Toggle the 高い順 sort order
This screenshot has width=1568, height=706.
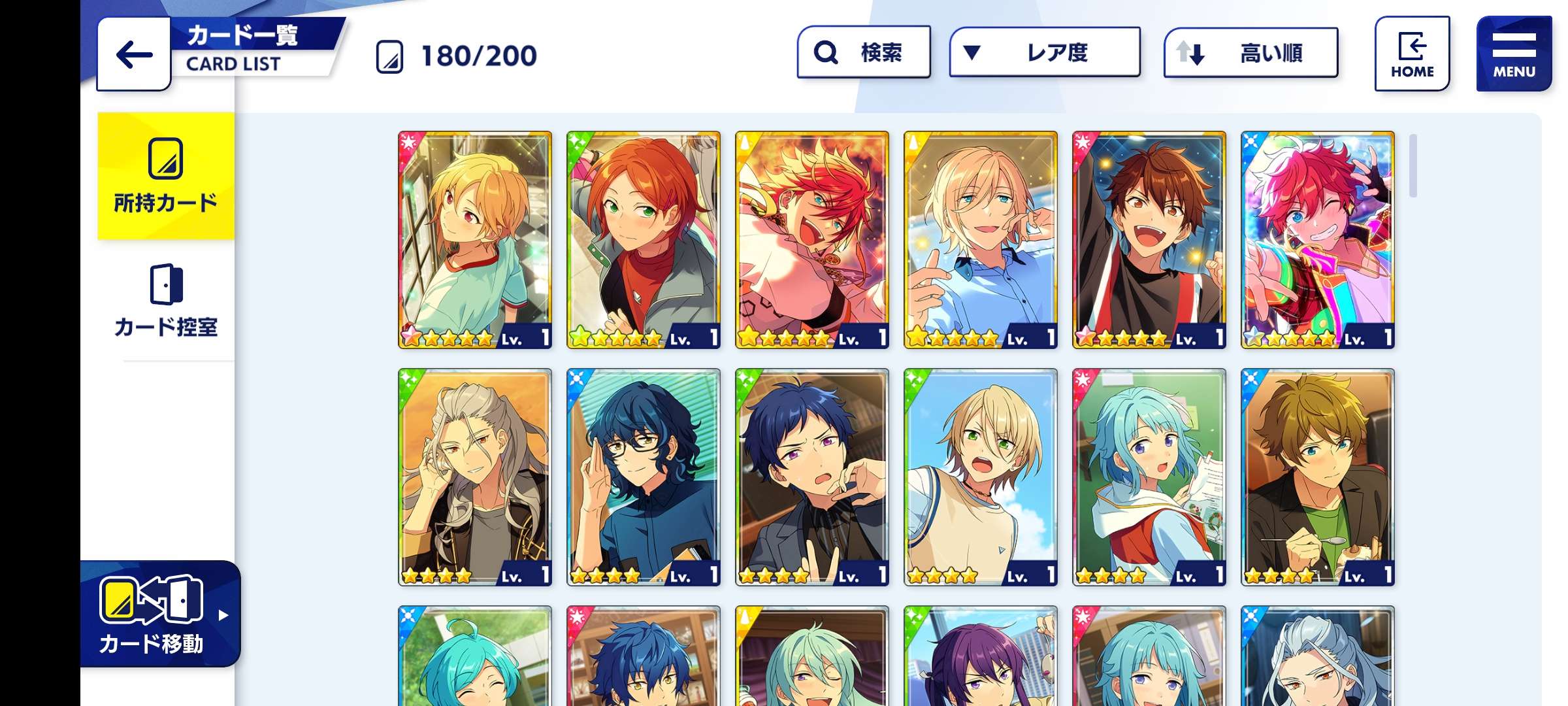[1250, 53]
